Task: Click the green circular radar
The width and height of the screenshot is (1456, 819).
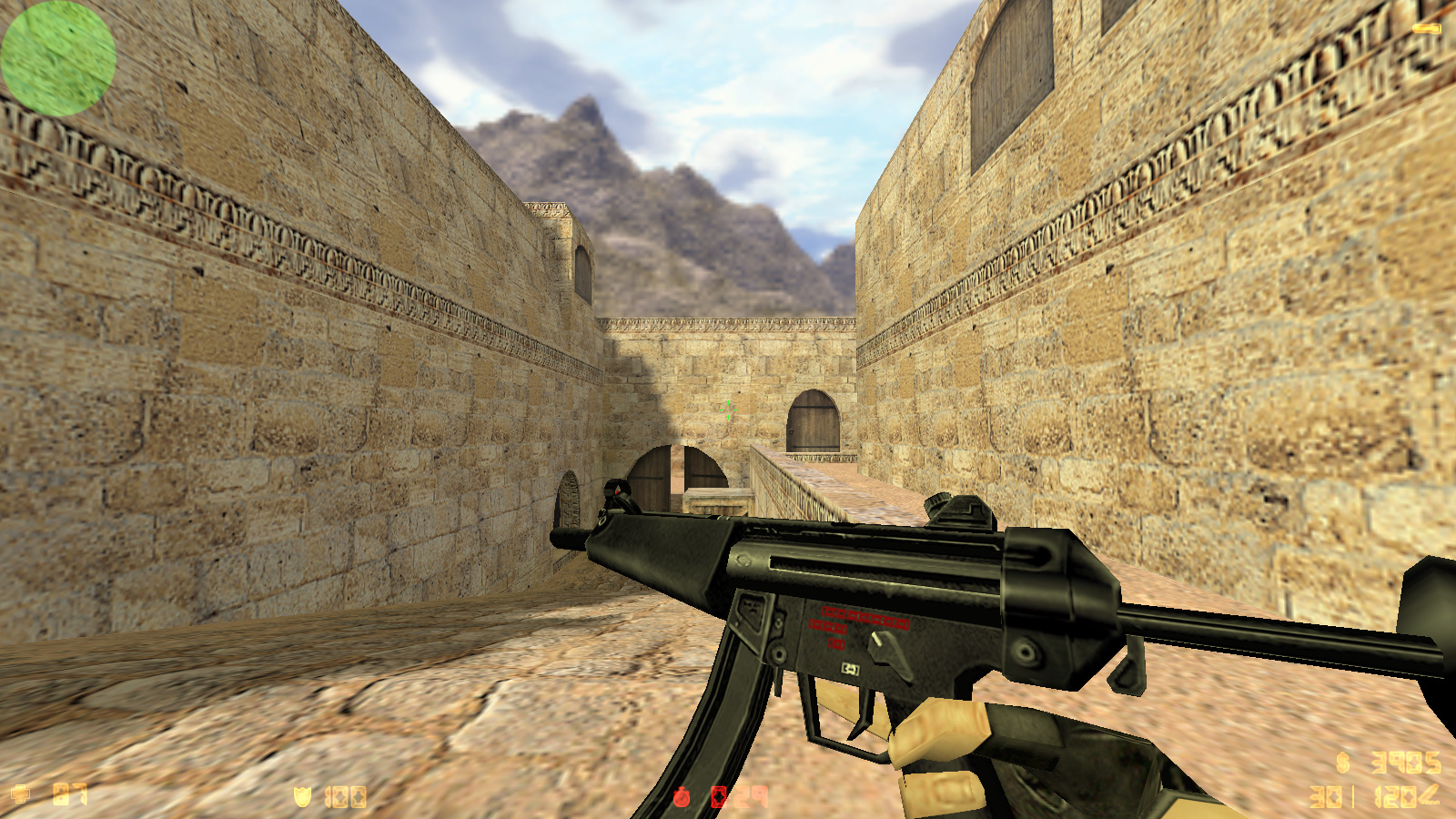Action: click(x=58, y=58)
